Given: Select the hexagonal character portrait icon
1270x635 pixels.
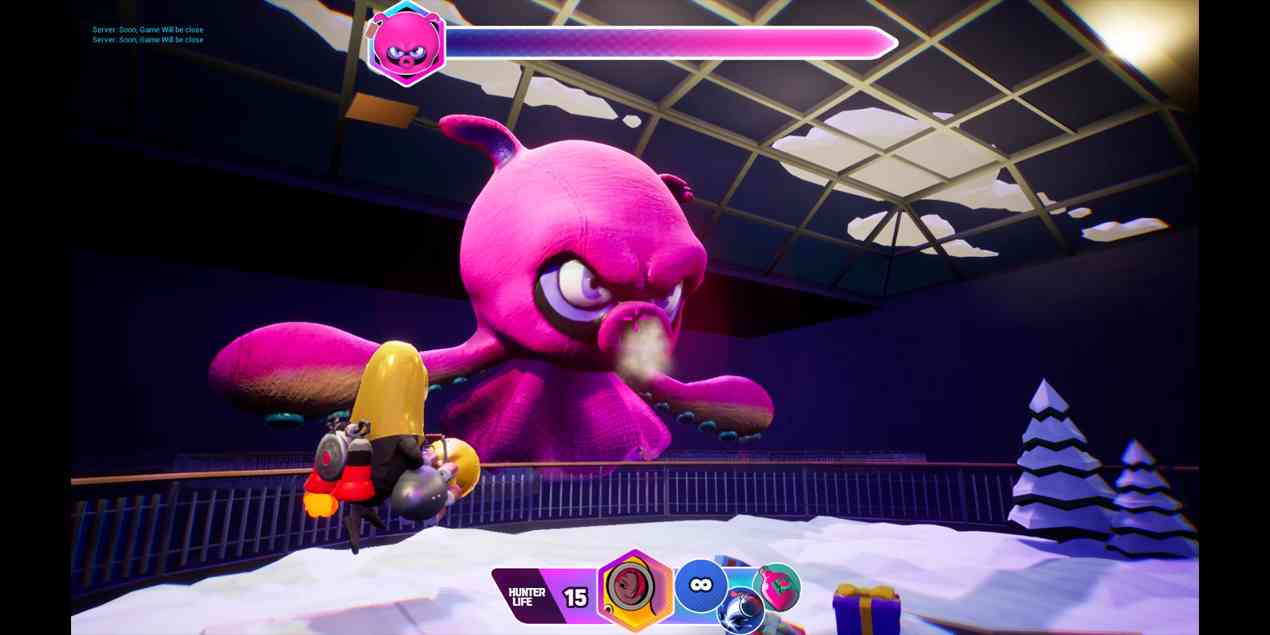Looking at the screenshot, I should [x=635, y=590].
